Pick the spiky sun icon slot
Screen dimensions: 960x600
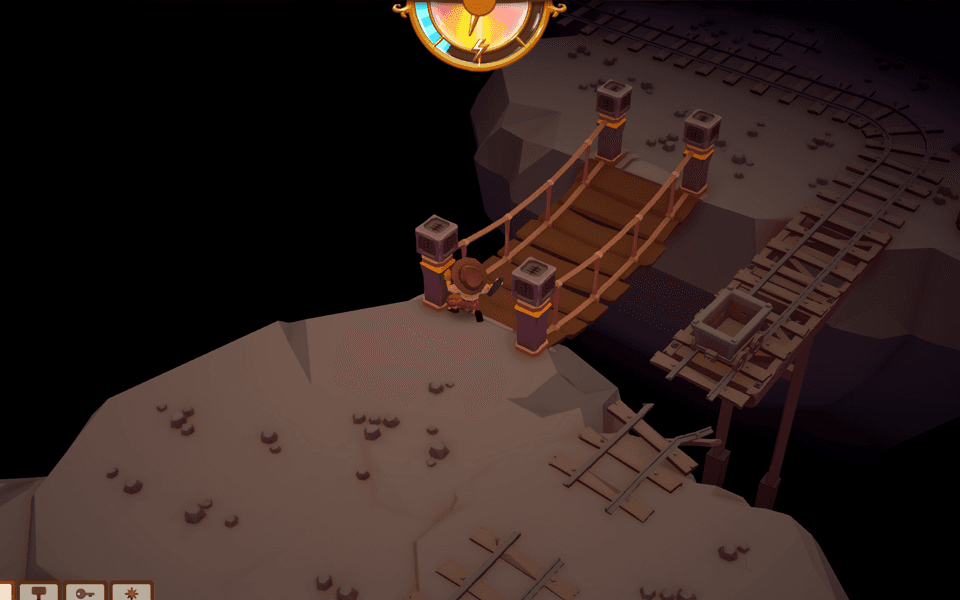point(131,592)
